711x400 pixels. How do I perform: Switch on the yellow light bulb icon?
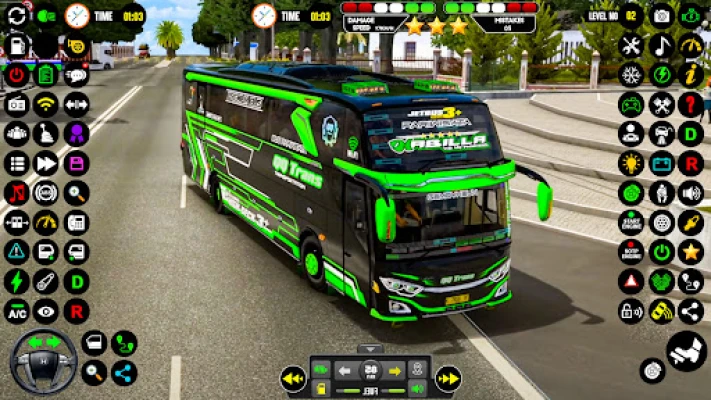[x=631, y=163]
